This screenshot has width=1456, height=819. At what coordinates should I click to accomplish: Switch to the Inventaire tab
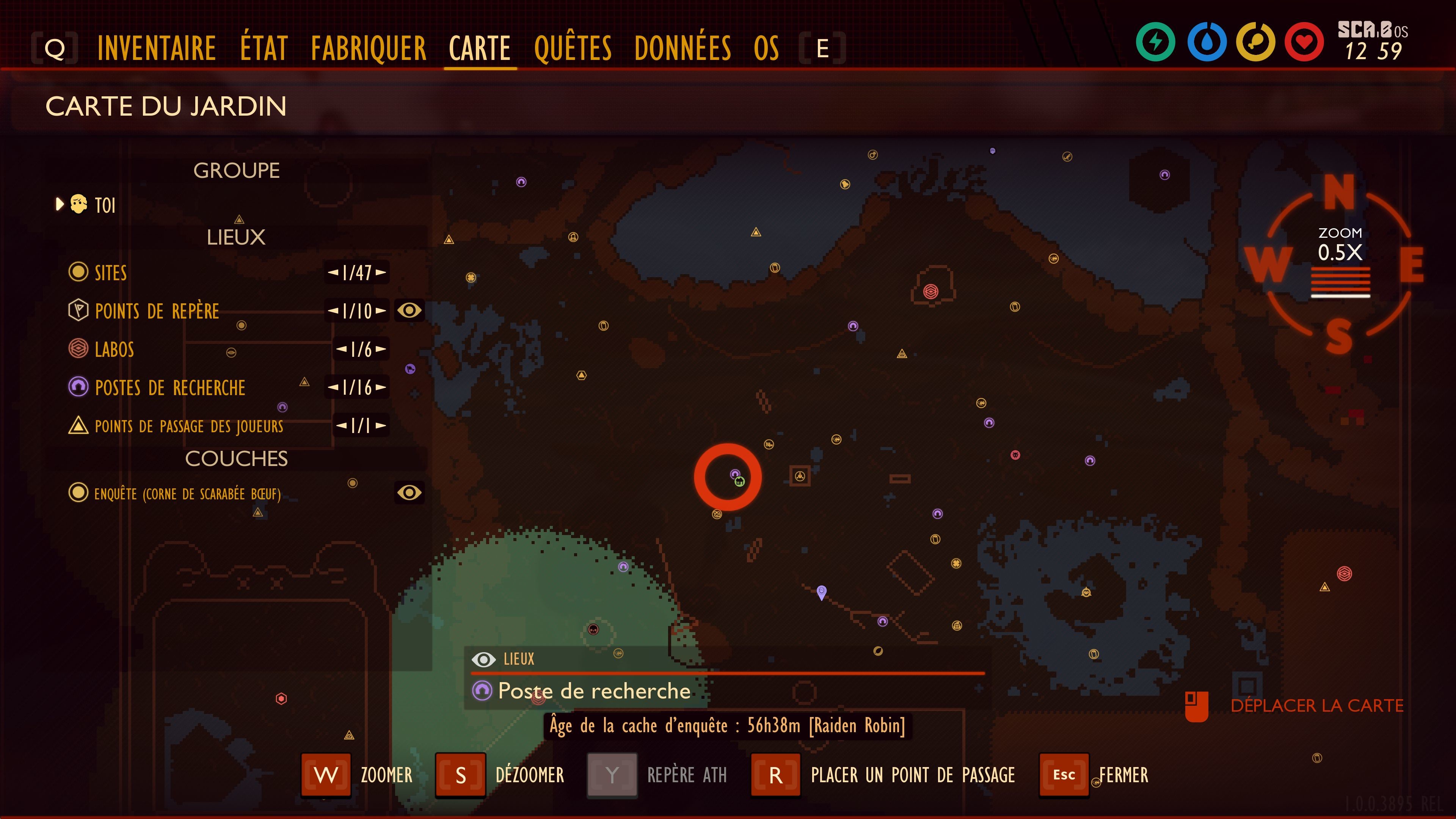pos(157,48)
